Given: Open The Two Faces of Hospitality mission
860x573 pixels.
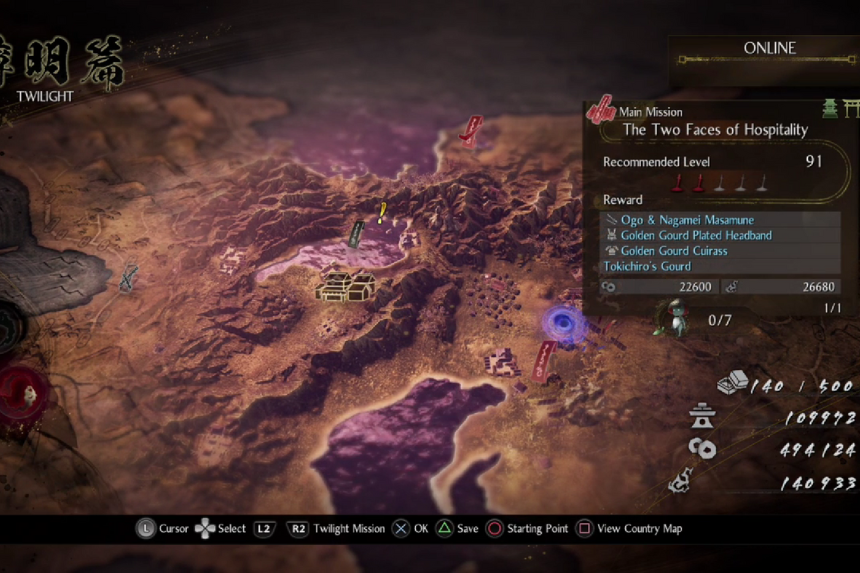Looking at the screenshot, I should 714,130.
